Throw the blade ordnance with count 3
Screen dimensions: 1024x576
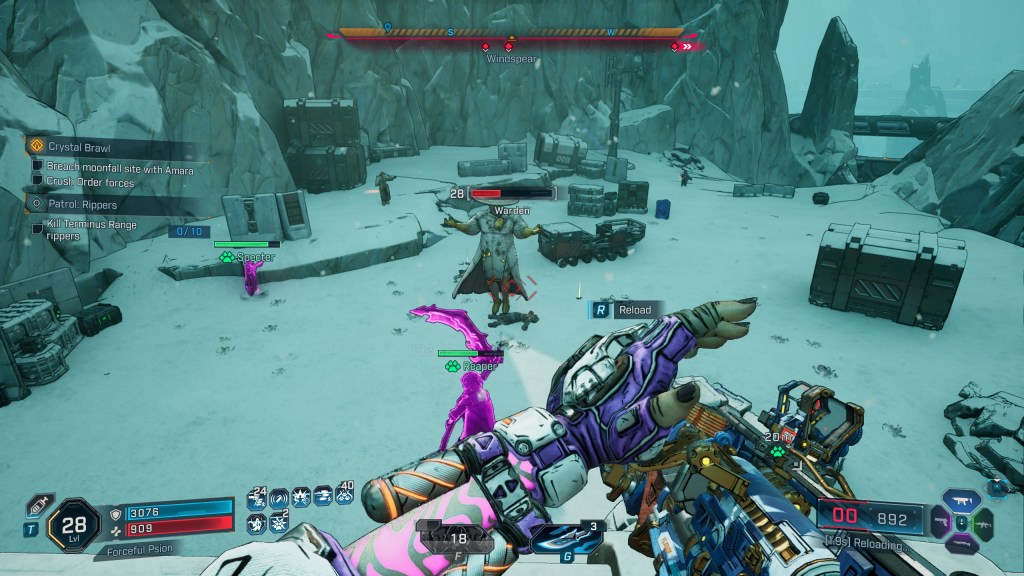(566, 537)
